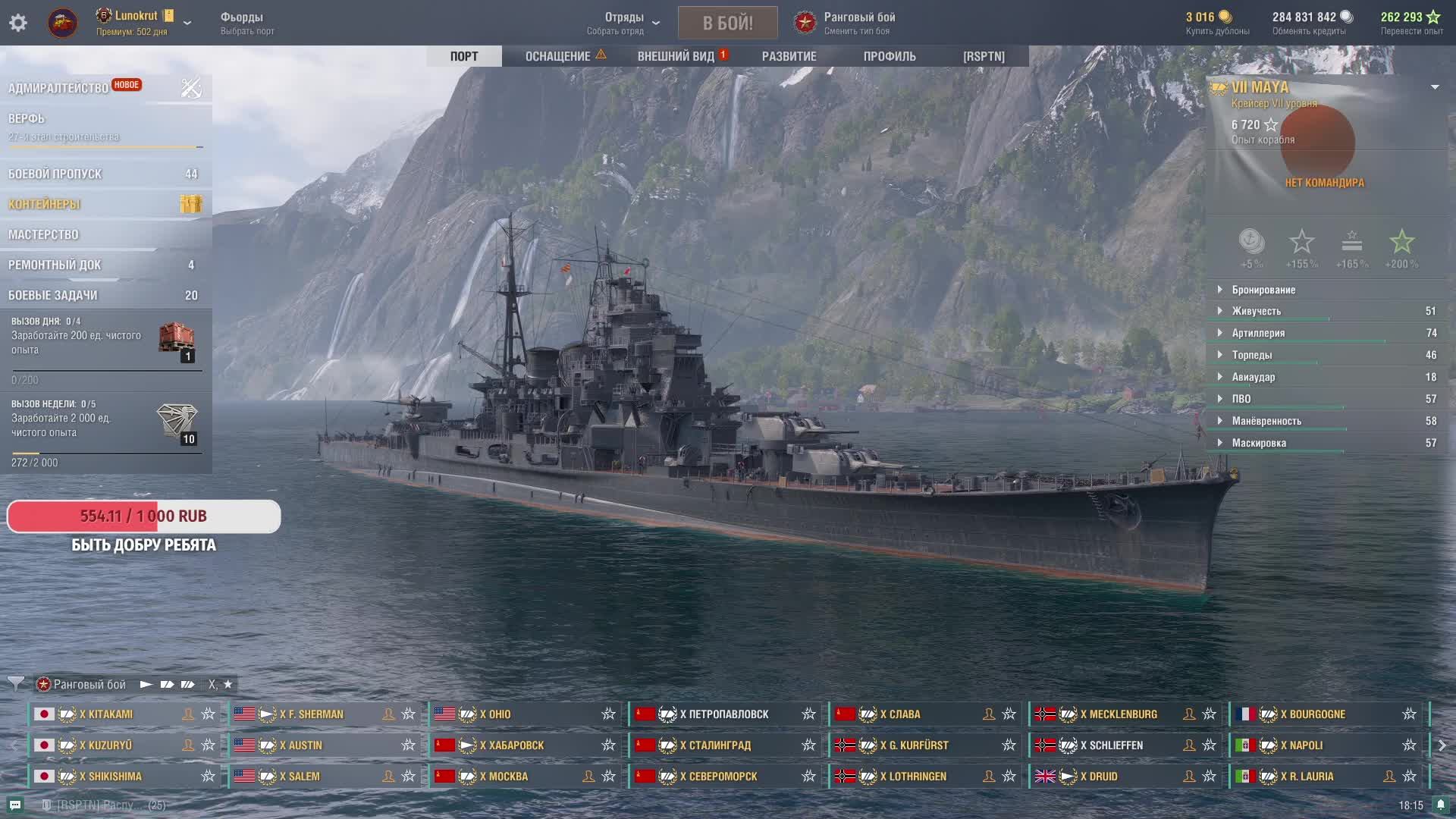Choose the X Москва ship tile
1456x819 pixels.
pyautogui.click(x=507, y=777)
